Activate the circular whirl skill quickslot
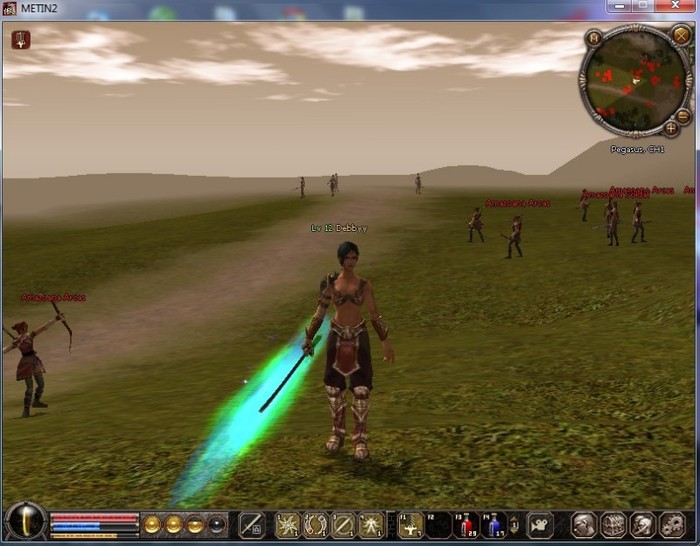The height and width of the screenshot is (546, 700). [316, 524]
